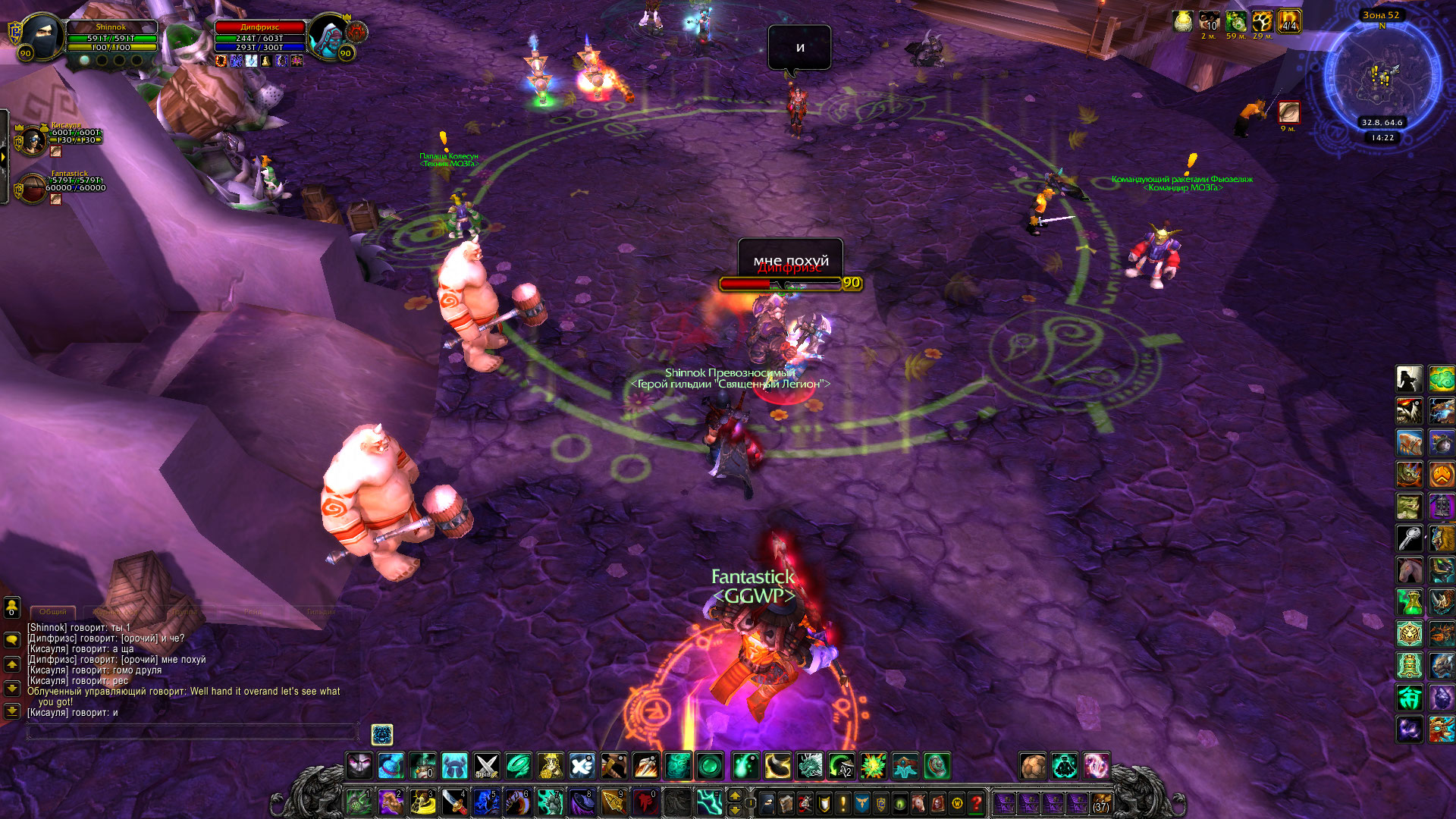Use the green potion flask icon
The height and width of the screenshot is (819, 1456).
tap(1410, 602)
